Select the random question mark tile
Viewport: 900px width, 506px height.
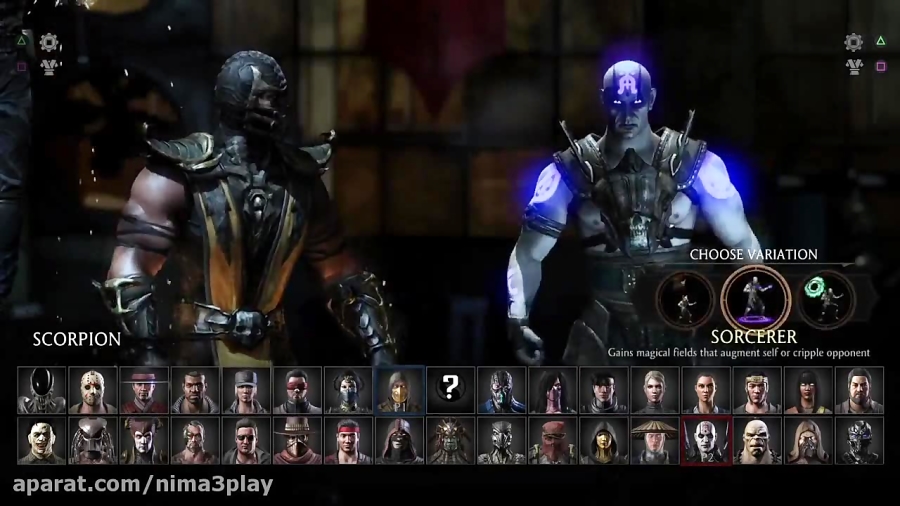pyautogui.click(x=450, y=389)
